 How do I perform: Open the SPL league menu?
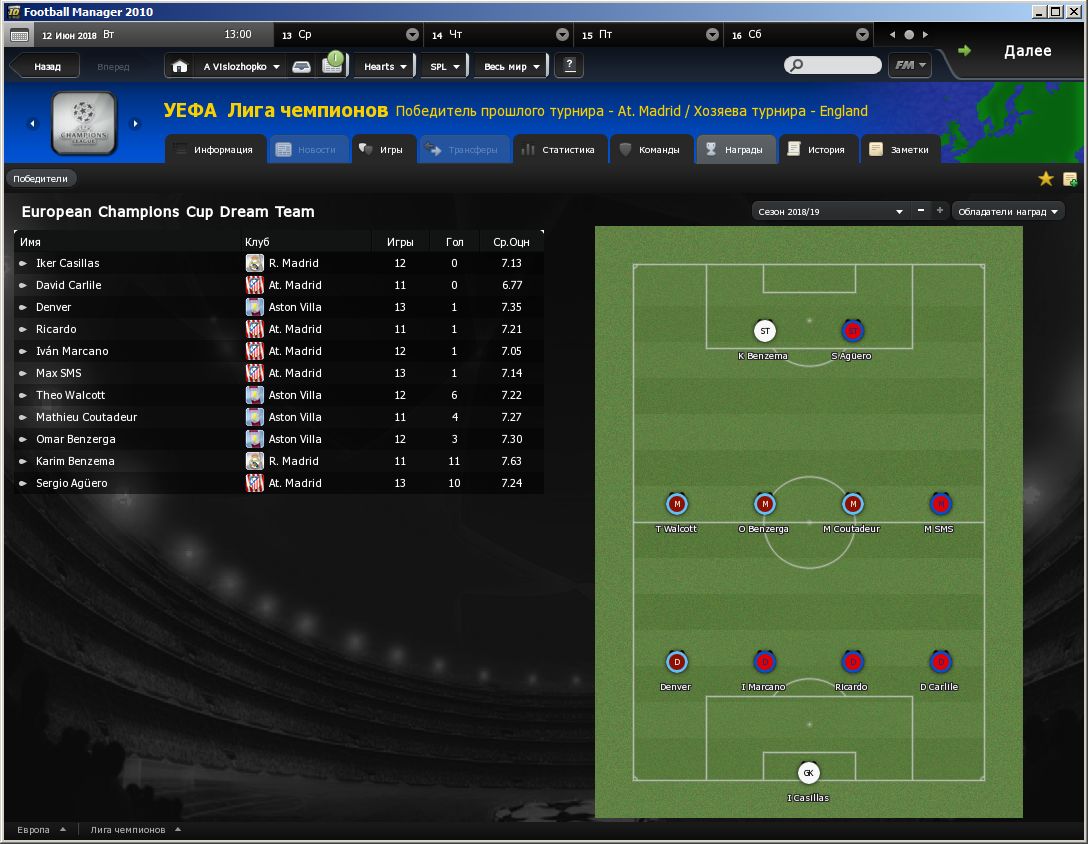[x=444, y=67]
